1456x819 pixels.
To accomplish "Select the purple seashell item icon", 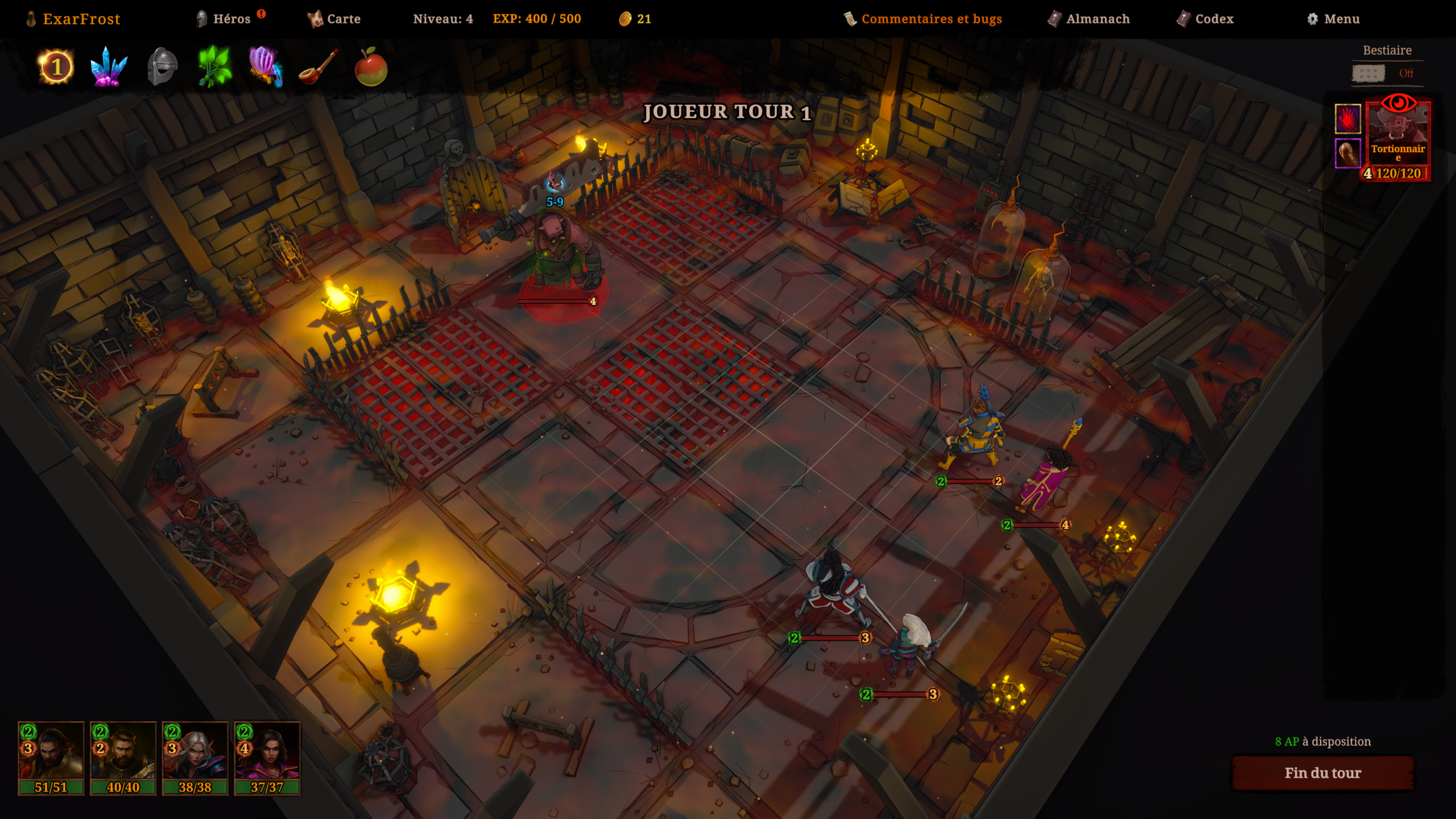I will (265, 67).
